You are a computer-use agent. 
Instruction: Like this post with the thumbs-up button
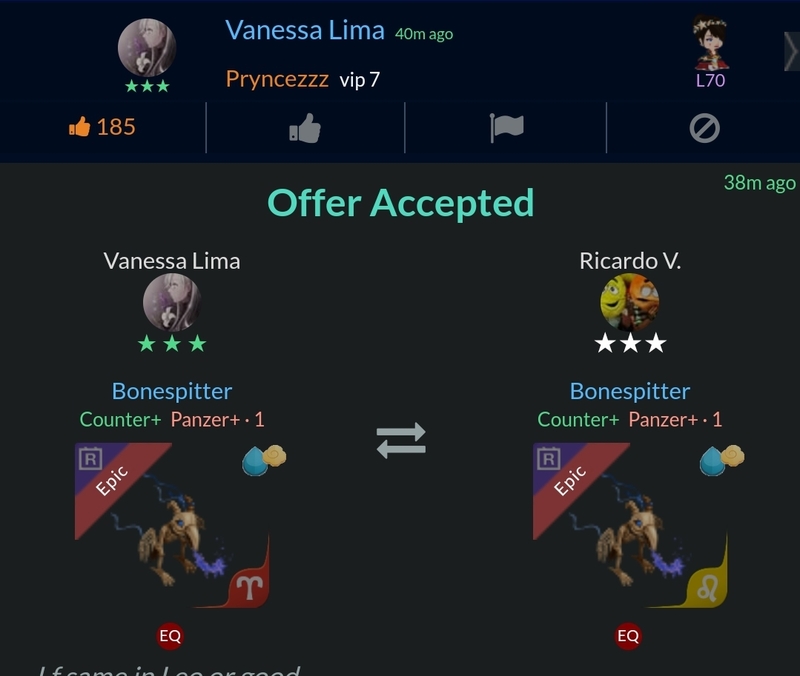pos(305,128)
